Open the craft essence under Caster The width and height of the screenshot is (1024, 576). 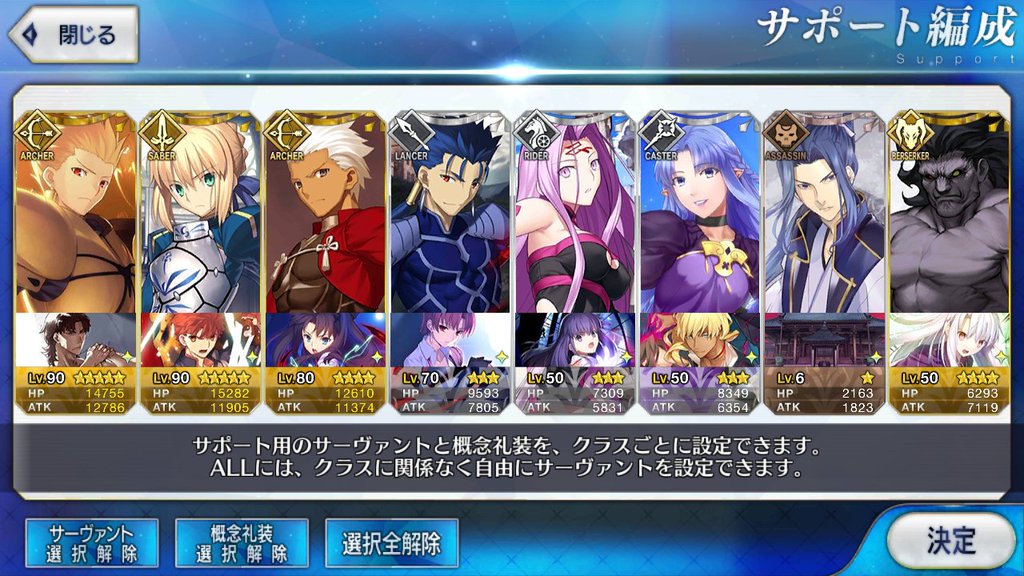(x=699, y=340)
